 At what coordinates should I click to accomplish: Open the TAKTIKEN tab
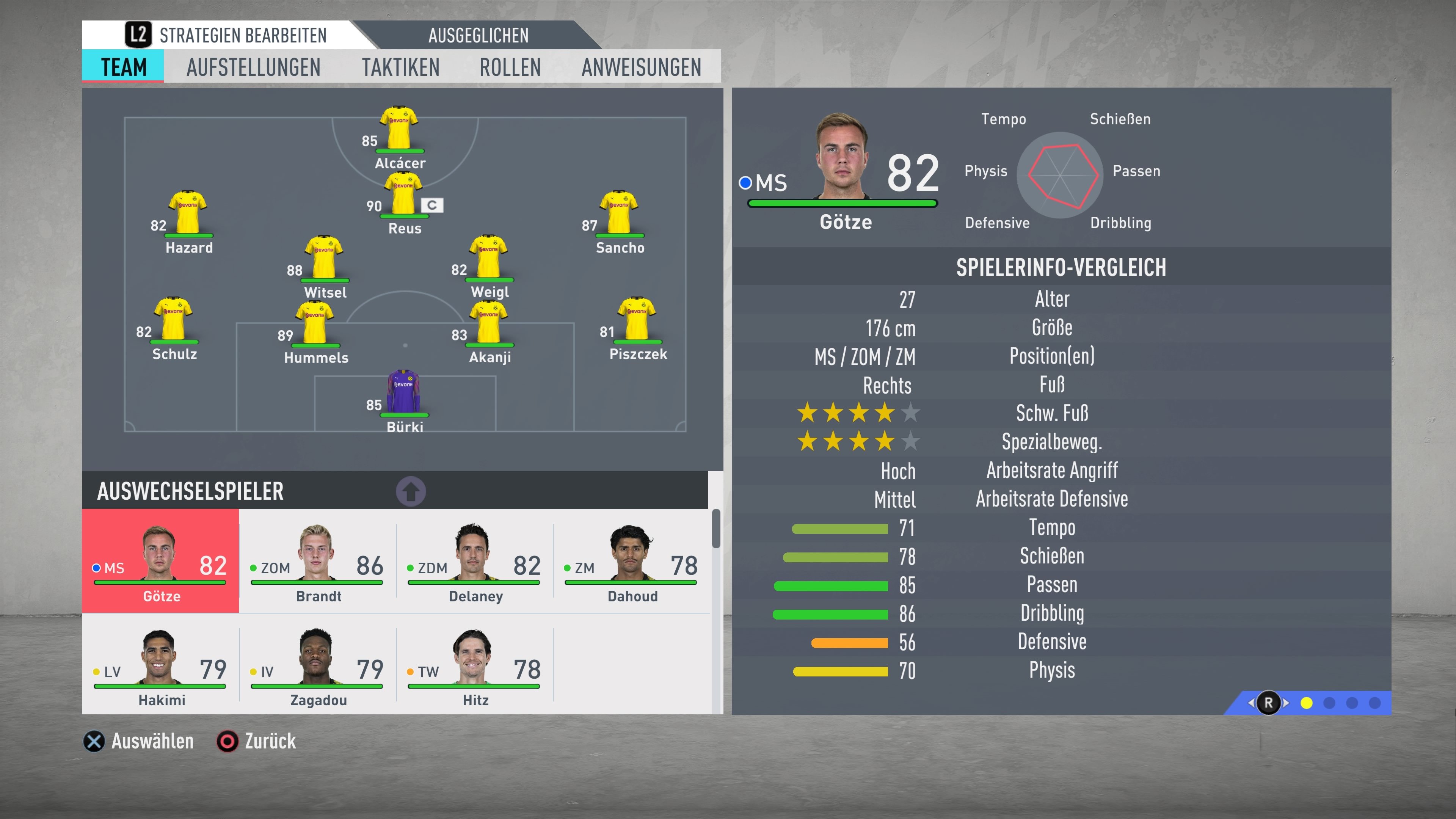[401, 67]
